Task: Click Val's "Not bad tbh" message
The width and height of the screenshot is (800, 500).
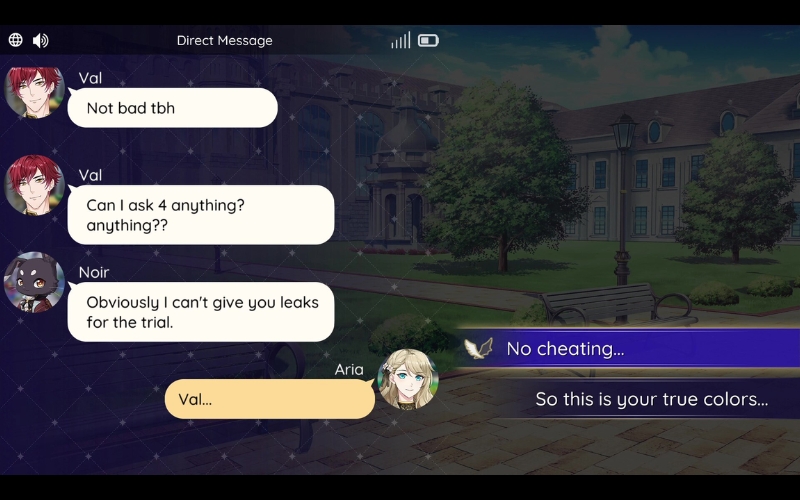Action: 172,108
